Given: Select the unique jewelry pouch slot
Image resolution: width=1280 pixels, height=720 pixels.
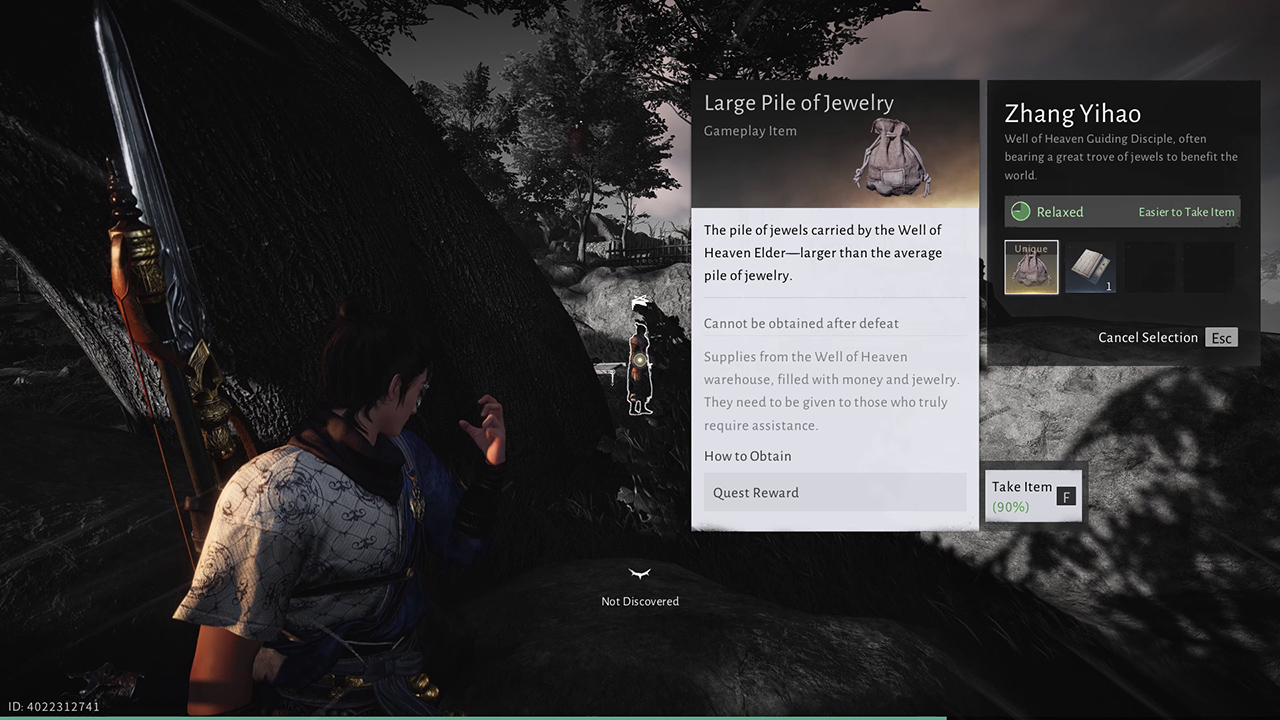Looking at the screenshot, I should [x=1031, y=267].
